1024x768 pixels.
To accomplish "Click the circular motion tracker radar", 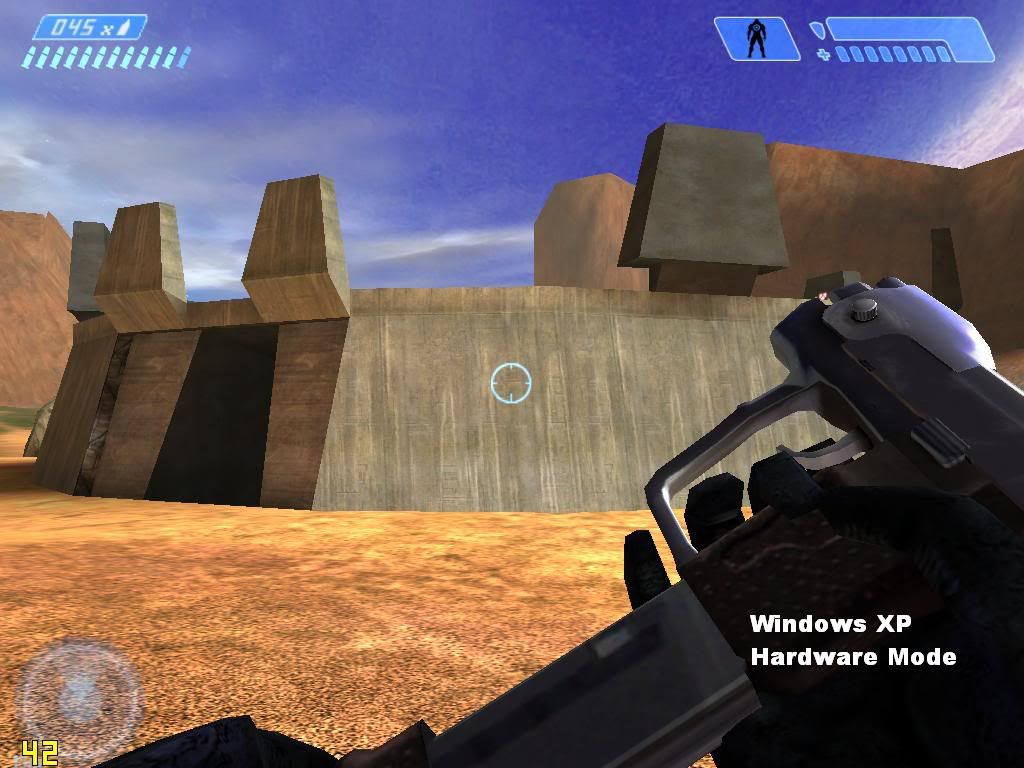I will [80, 692].
